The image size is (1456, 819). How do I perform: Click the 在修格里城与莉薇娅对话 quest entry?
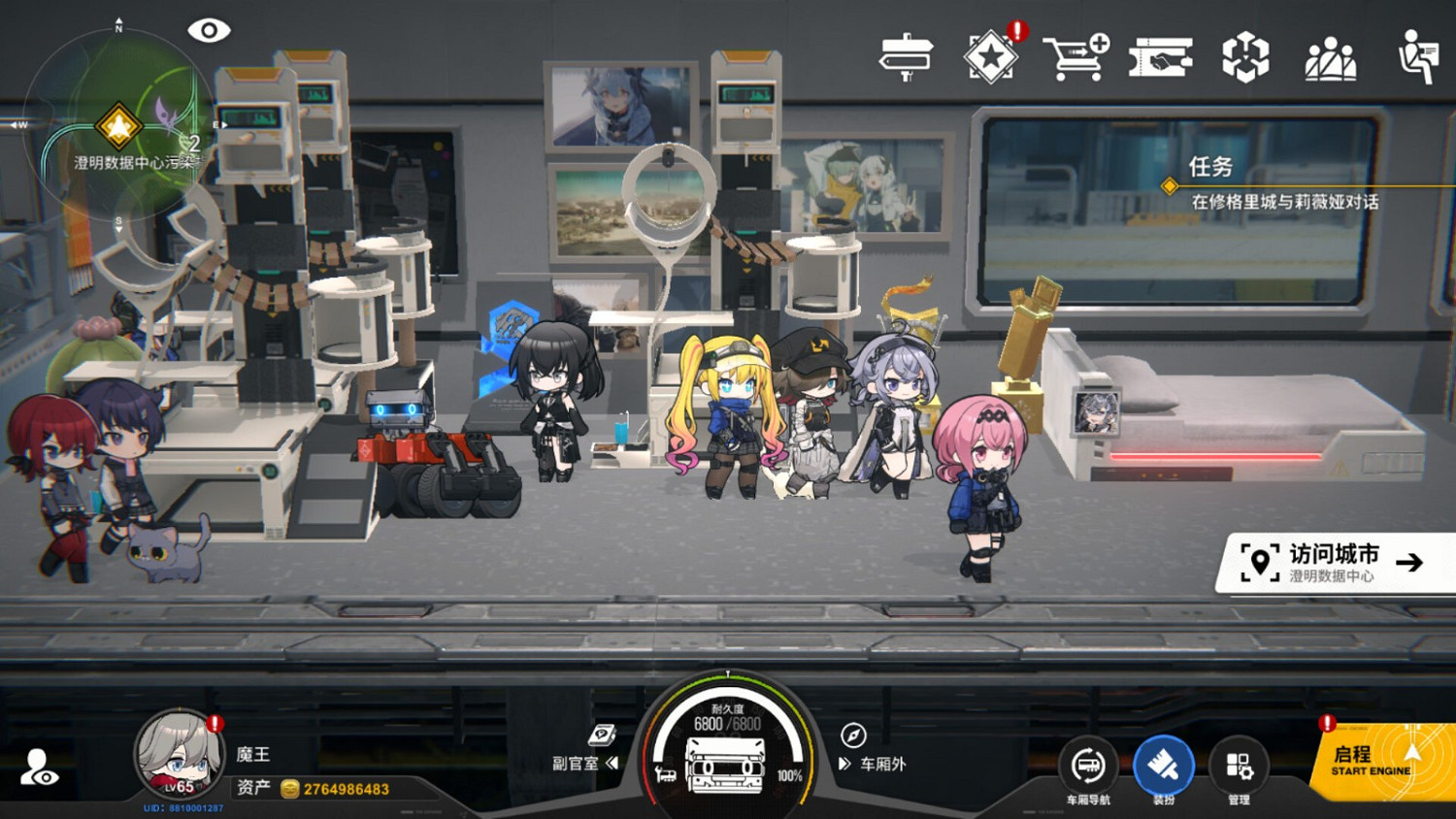tap(1285, 200)
